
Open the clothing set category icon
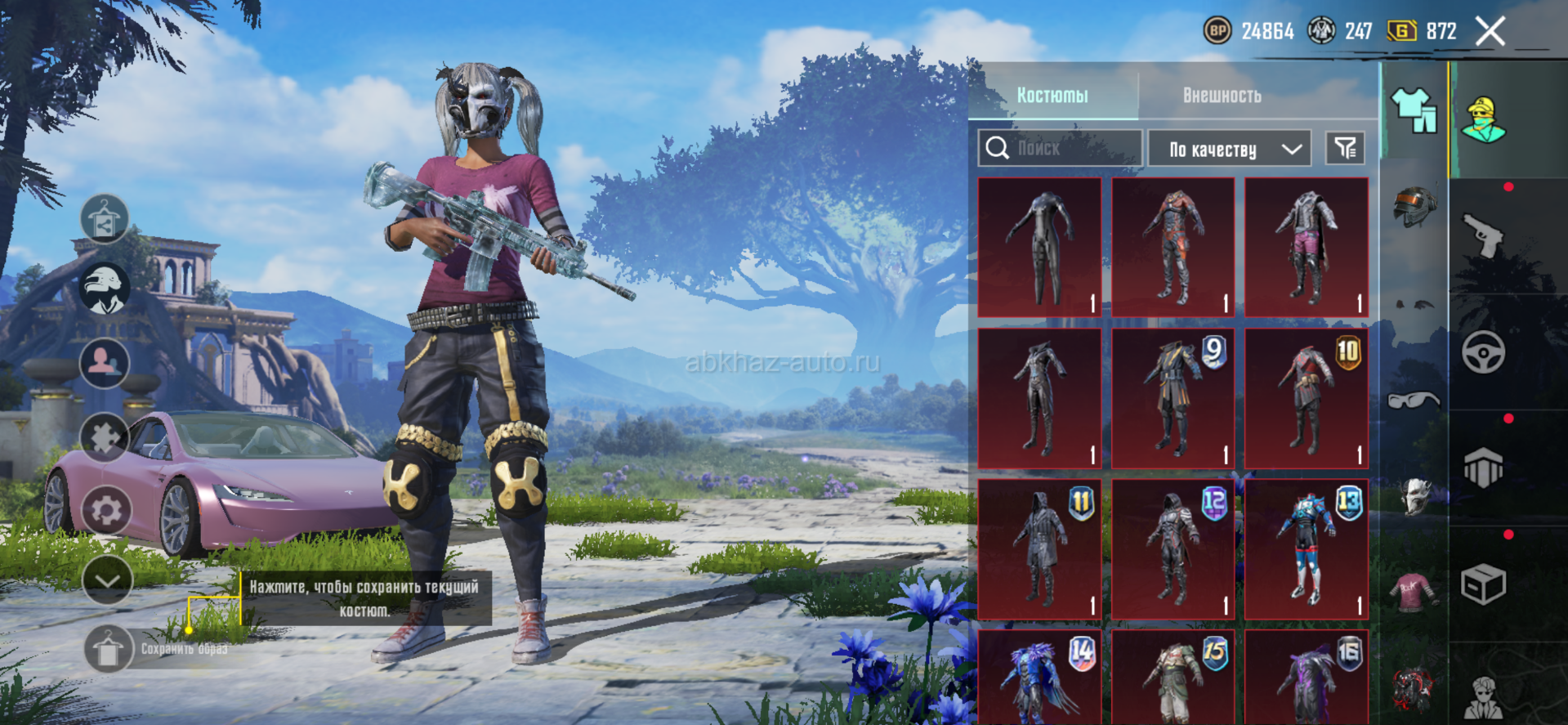coord(1414,109)
